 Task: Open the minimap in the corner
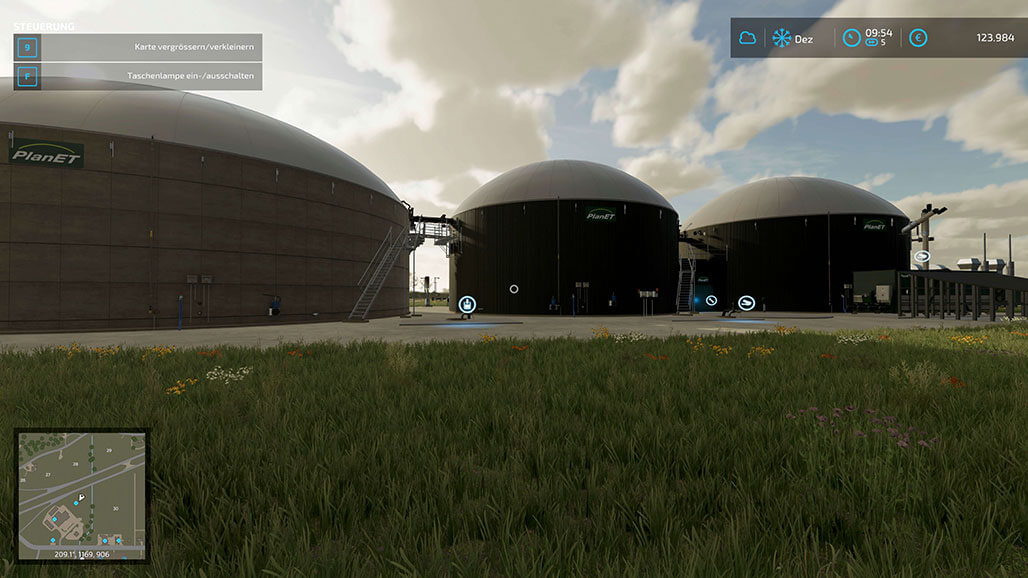coord(82,495)
